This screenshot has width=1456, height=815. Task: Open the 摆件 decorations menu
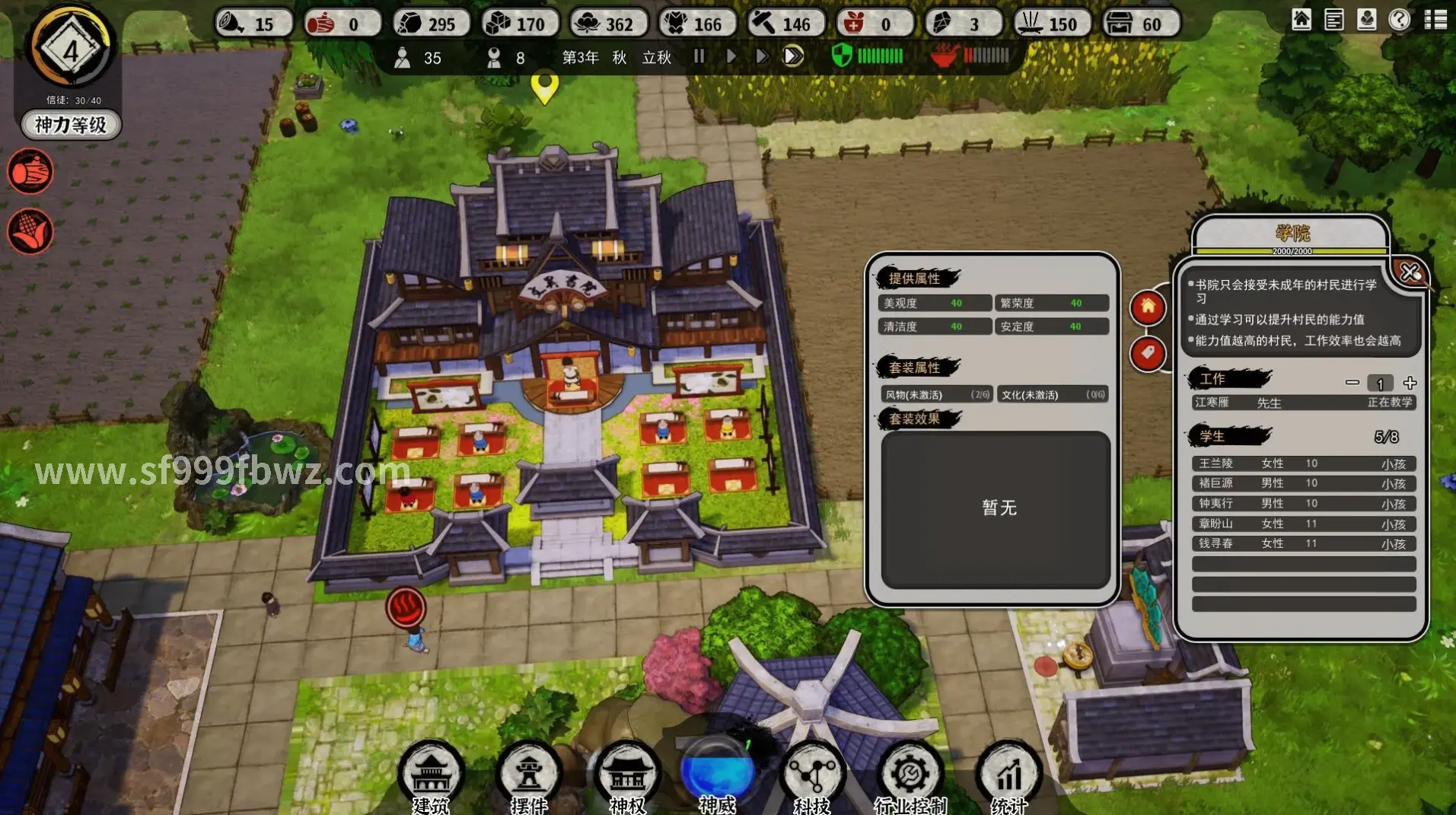(529, 776)
